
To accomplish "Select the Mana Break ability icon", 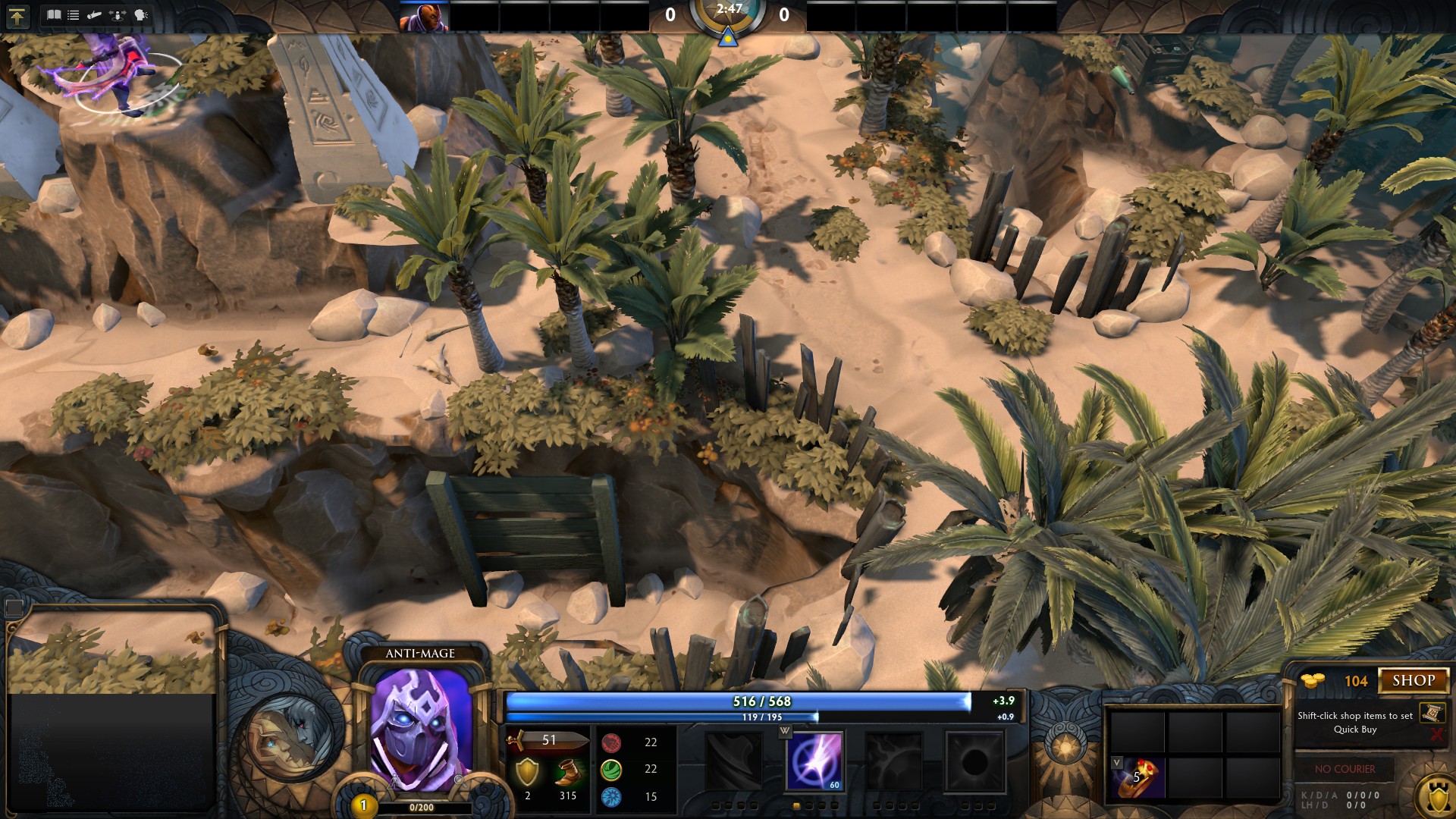I will 733,761.
